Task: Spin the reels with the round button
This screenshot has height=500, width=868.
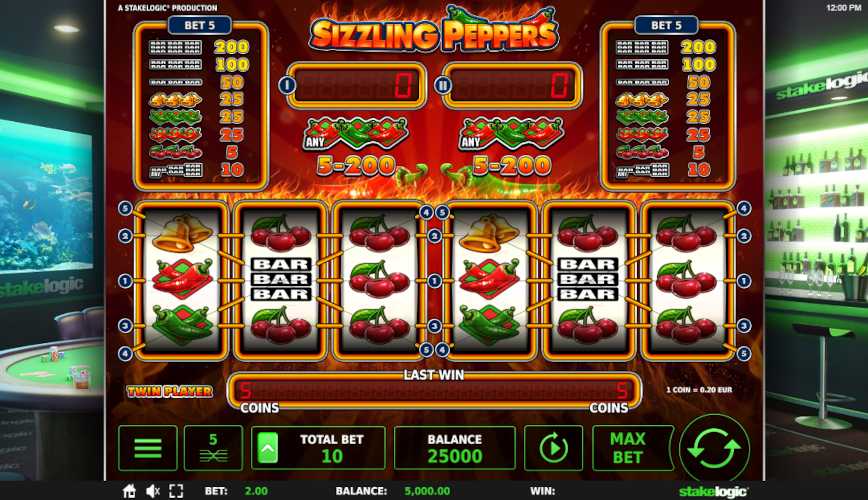Action: pos(714,448)
